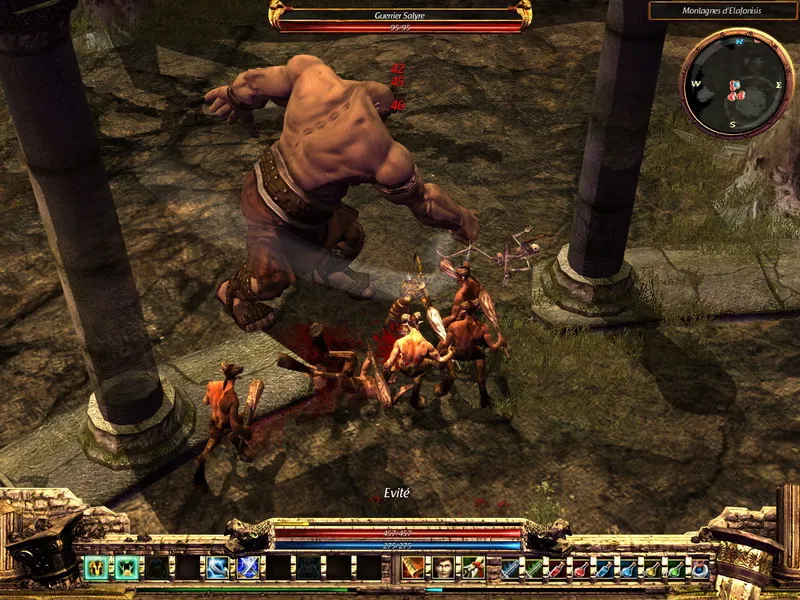
Task: Activate the teal golden helmet skill
Action: point(96,568)
